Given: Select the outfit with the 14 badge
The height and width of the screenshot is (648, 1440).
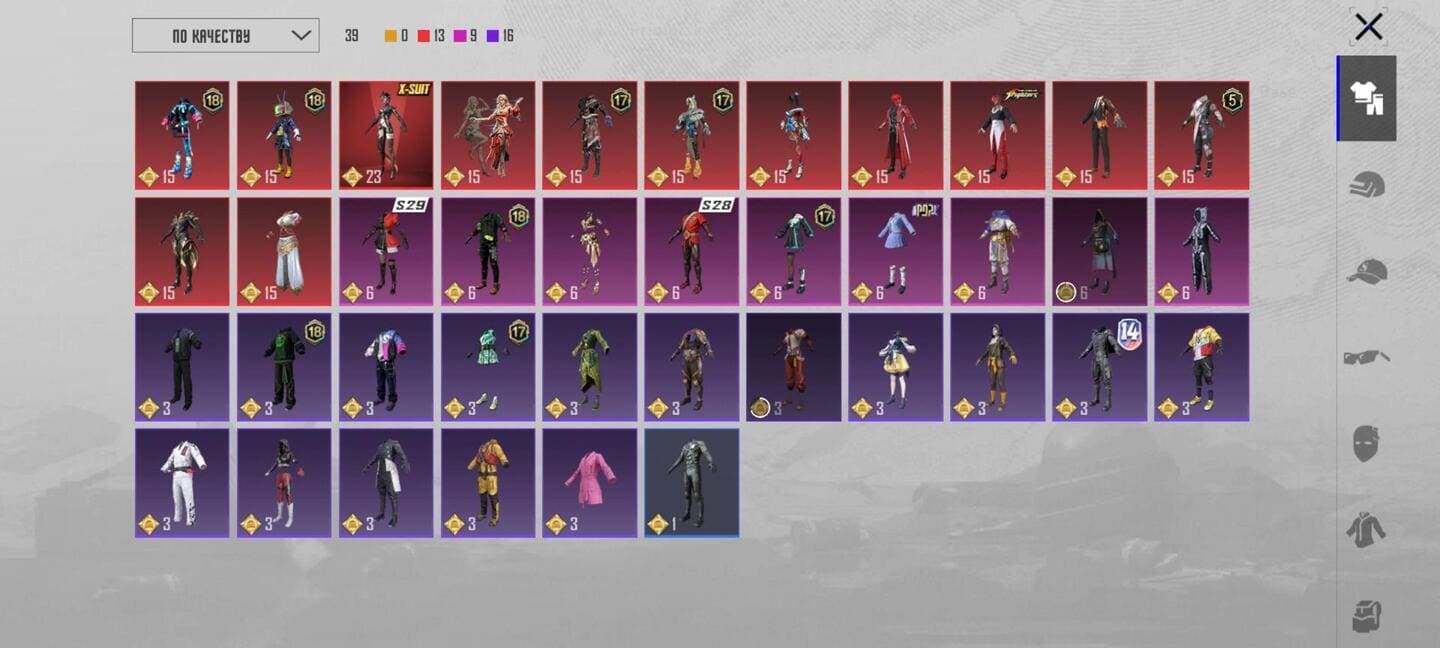Looking at the screenshot, I should click(1100, 367).
